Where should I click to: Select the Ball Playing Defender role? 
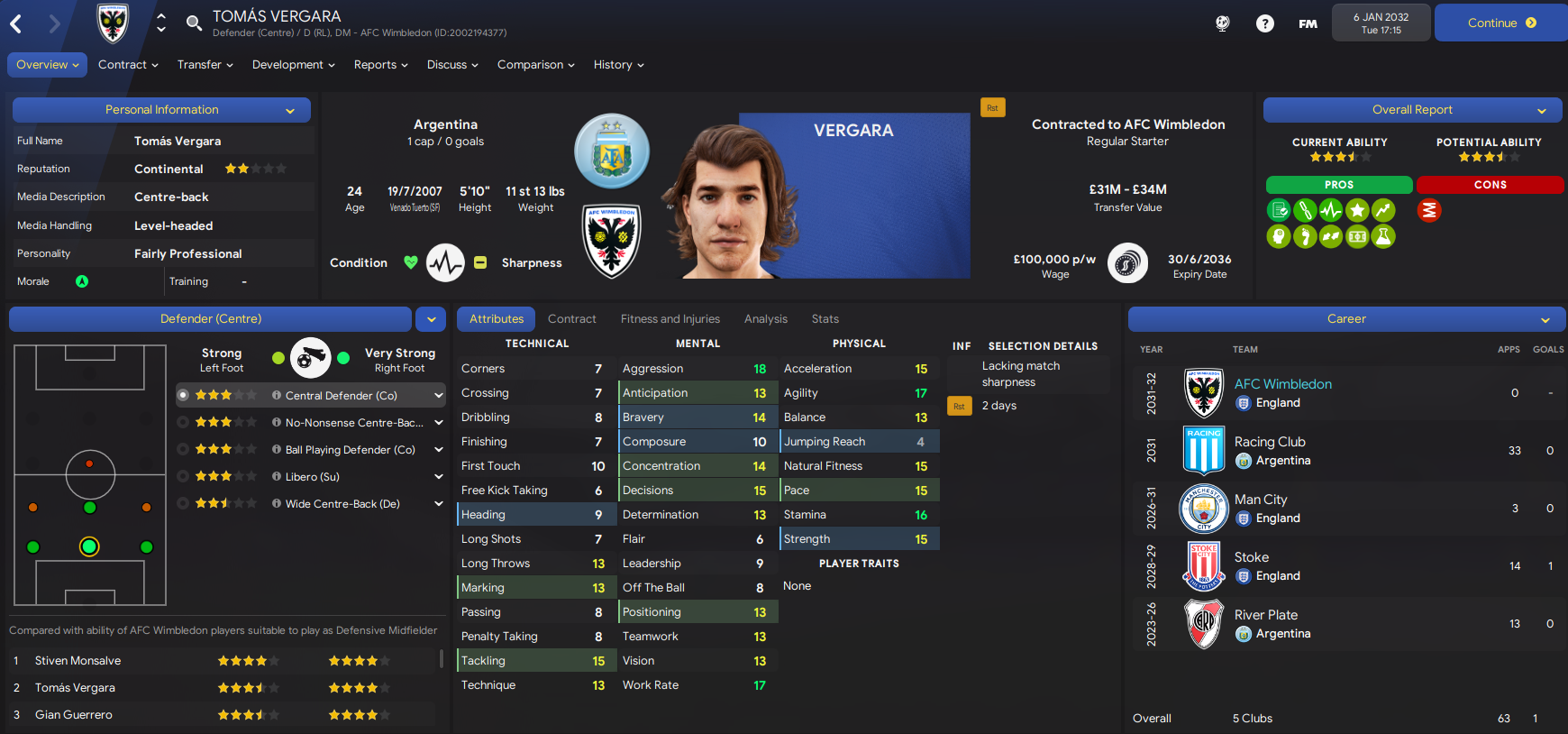pyautogui.click(x=350, y=450)
